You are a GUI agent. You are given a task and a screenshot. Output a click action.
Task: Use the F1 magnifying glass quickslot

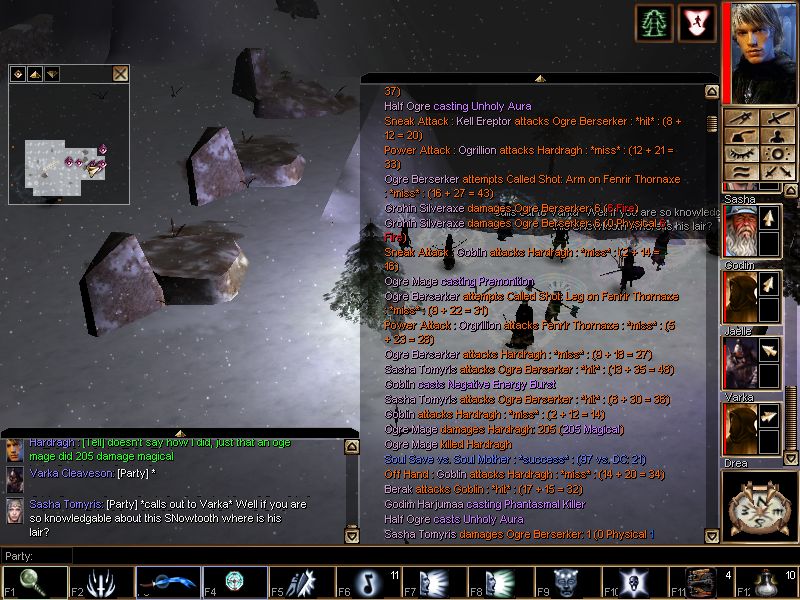pos(34,582)
